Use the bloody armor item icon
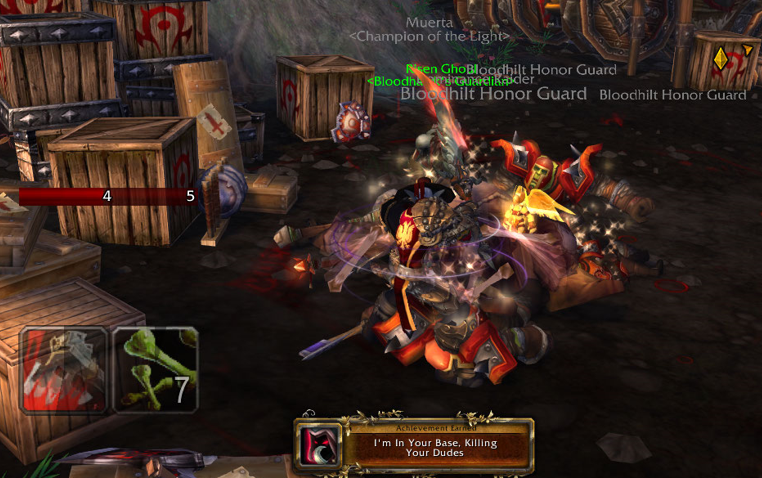 pos(65,370)
